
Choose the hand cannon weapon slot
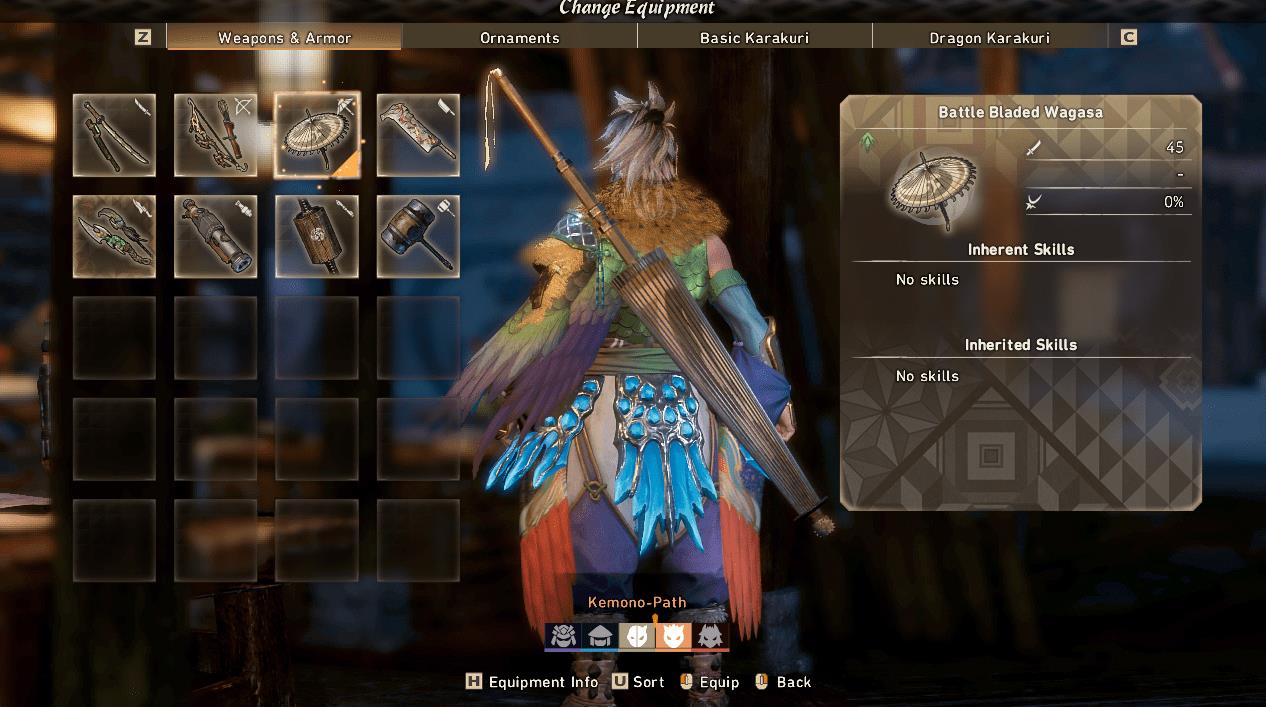tap(215, 236)
